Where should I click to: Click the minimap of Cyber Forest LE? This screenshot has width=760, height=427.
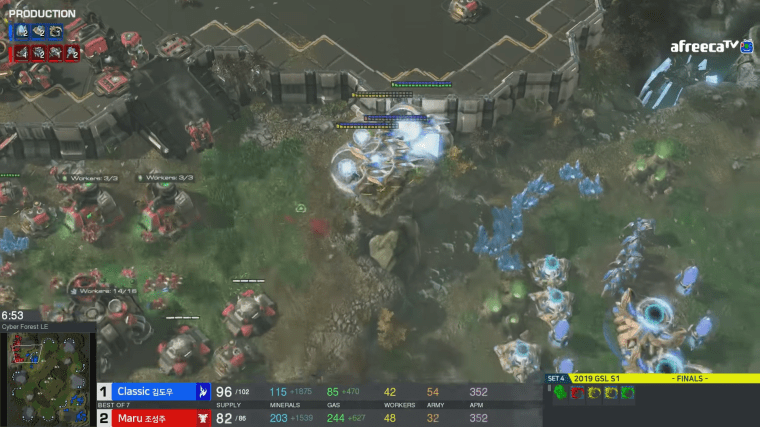47,378
